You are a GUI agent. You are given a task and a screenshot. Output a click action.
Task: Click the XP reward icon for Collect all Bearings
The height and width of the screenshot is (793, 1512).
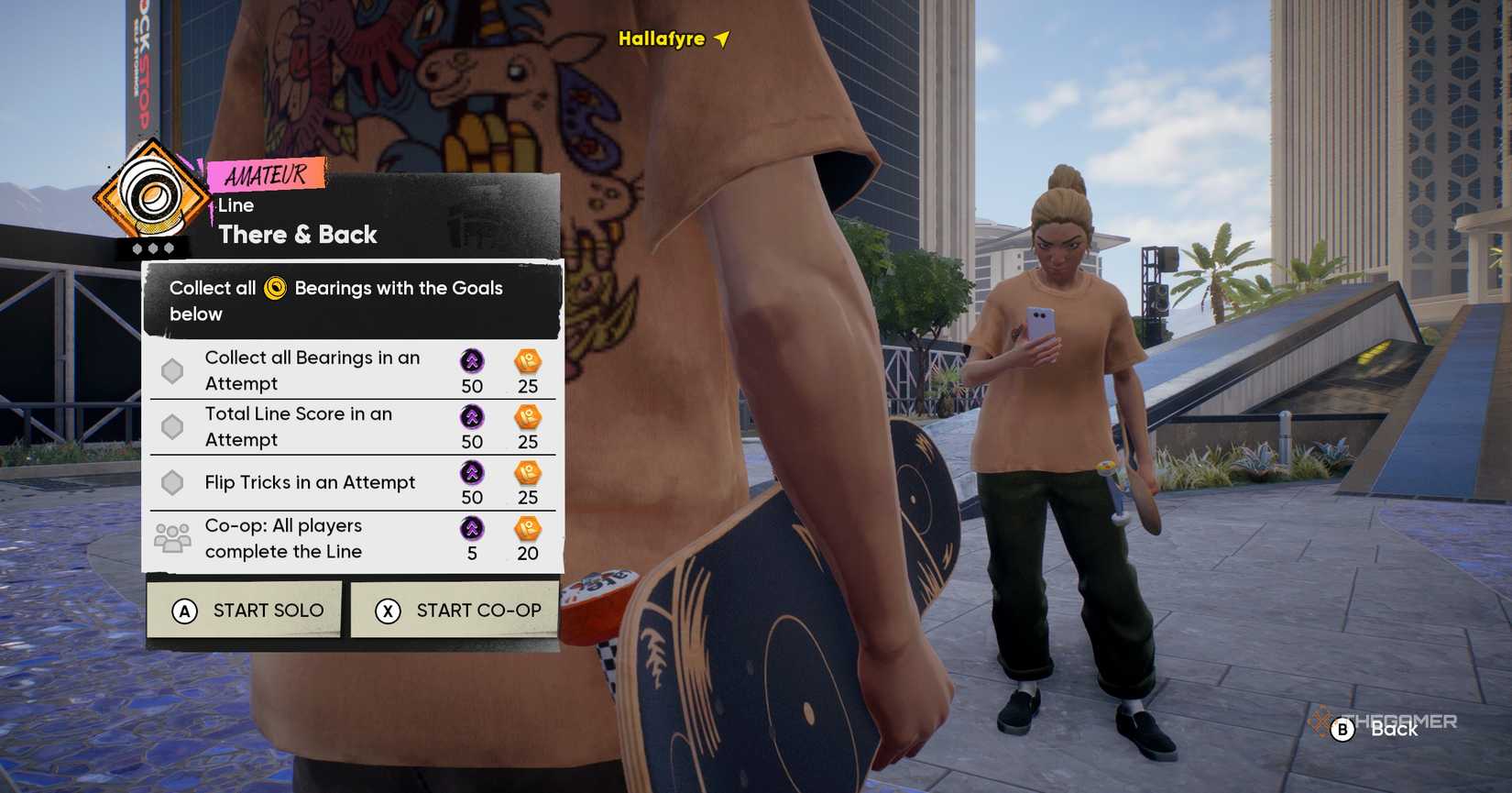coord(470,363)
